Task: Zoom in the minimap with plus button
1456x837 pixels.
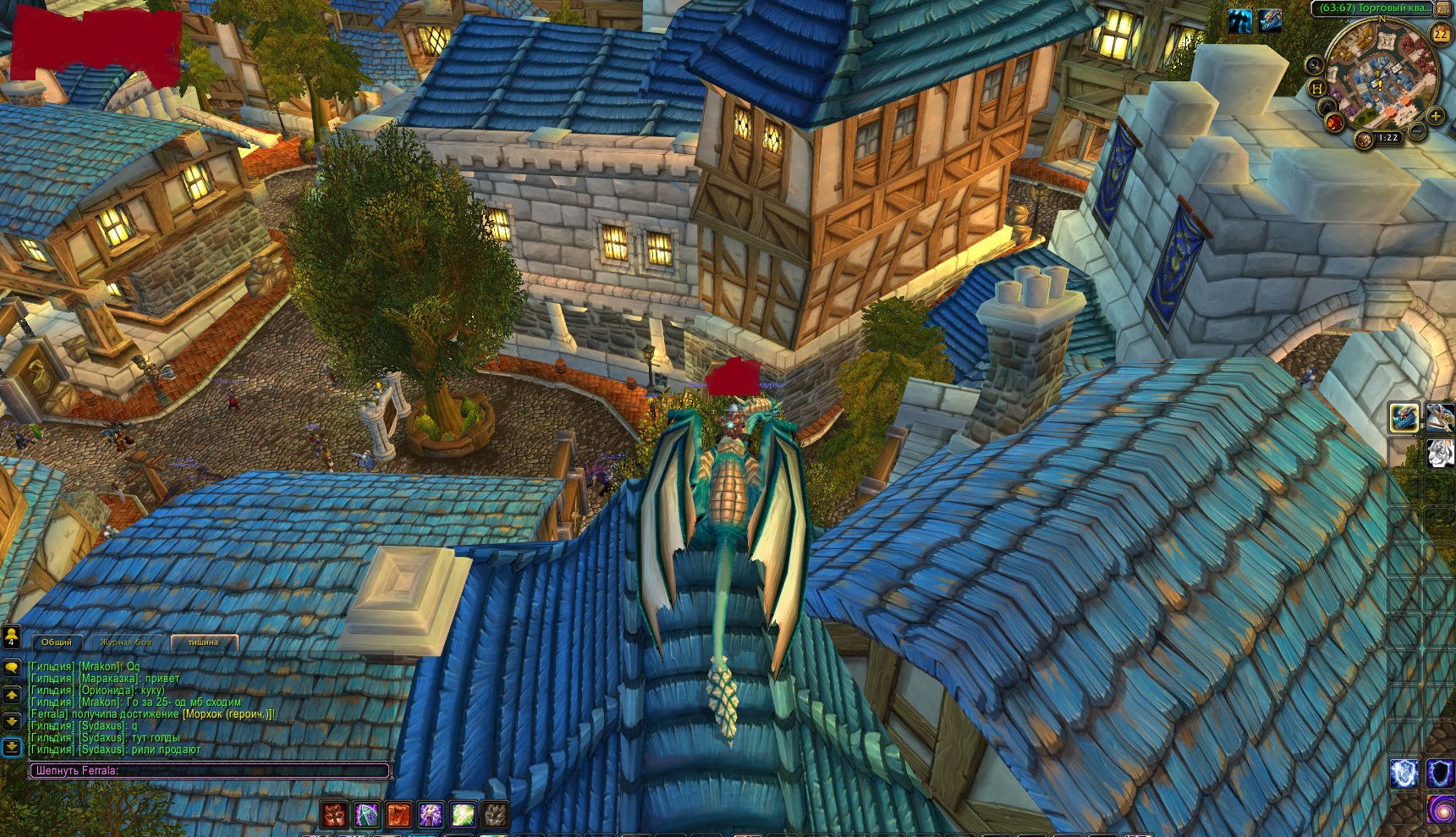Action: (x=1435, y=116)
